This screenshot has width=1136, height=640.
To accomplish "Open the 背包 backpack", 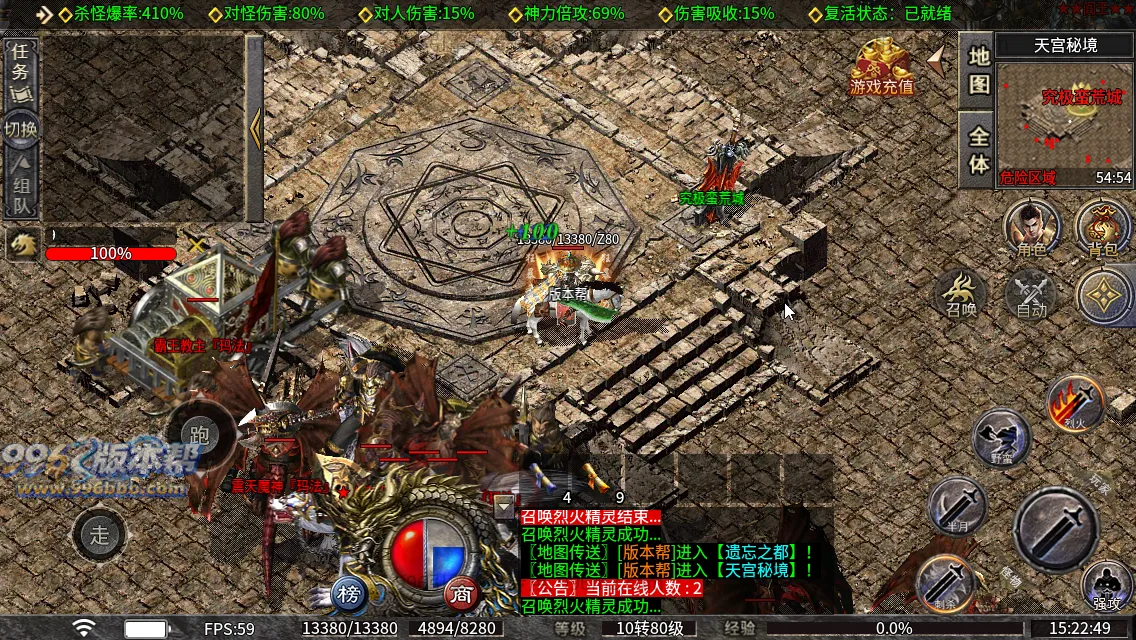I will 1102,226.
